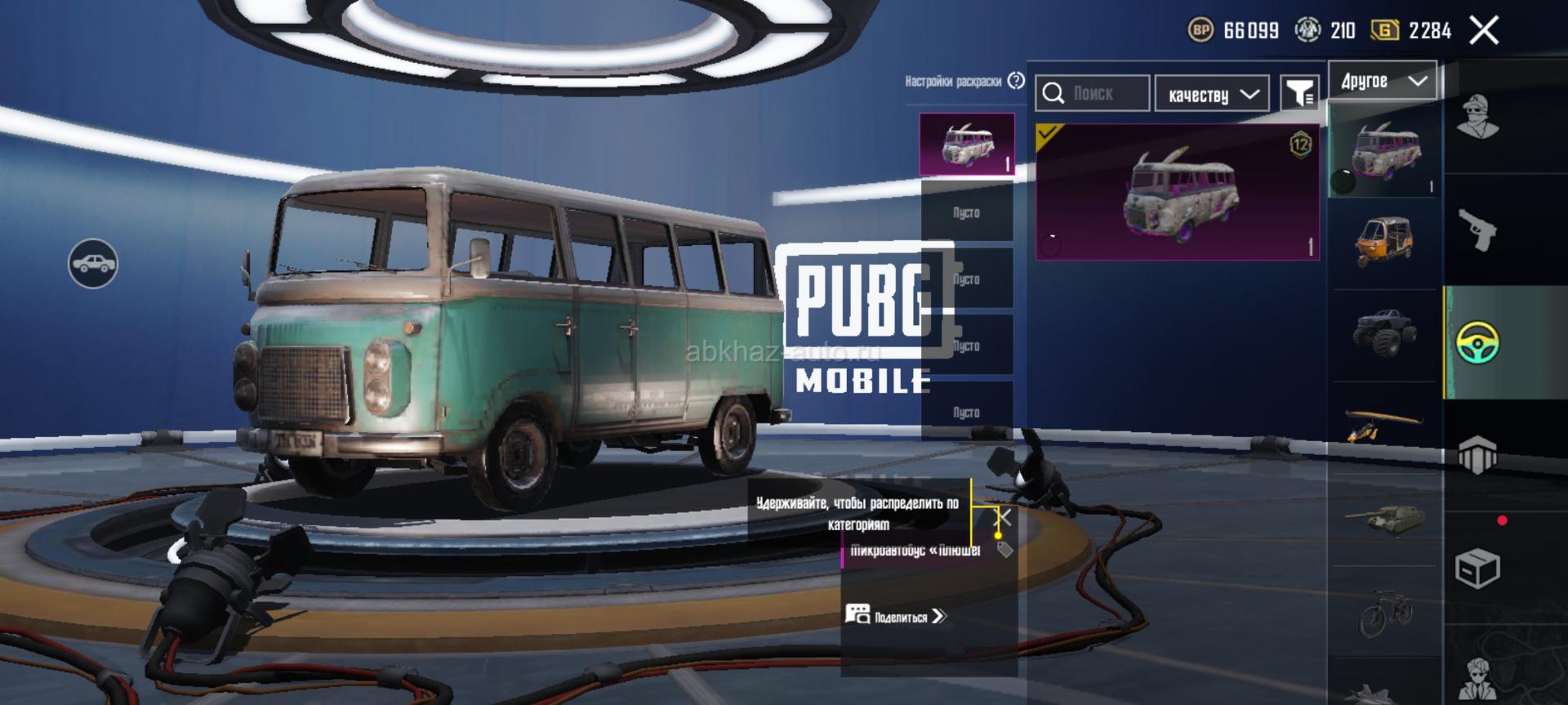Expand the Другое category dropdown
1568x705 pixels.
[1383, 81]
